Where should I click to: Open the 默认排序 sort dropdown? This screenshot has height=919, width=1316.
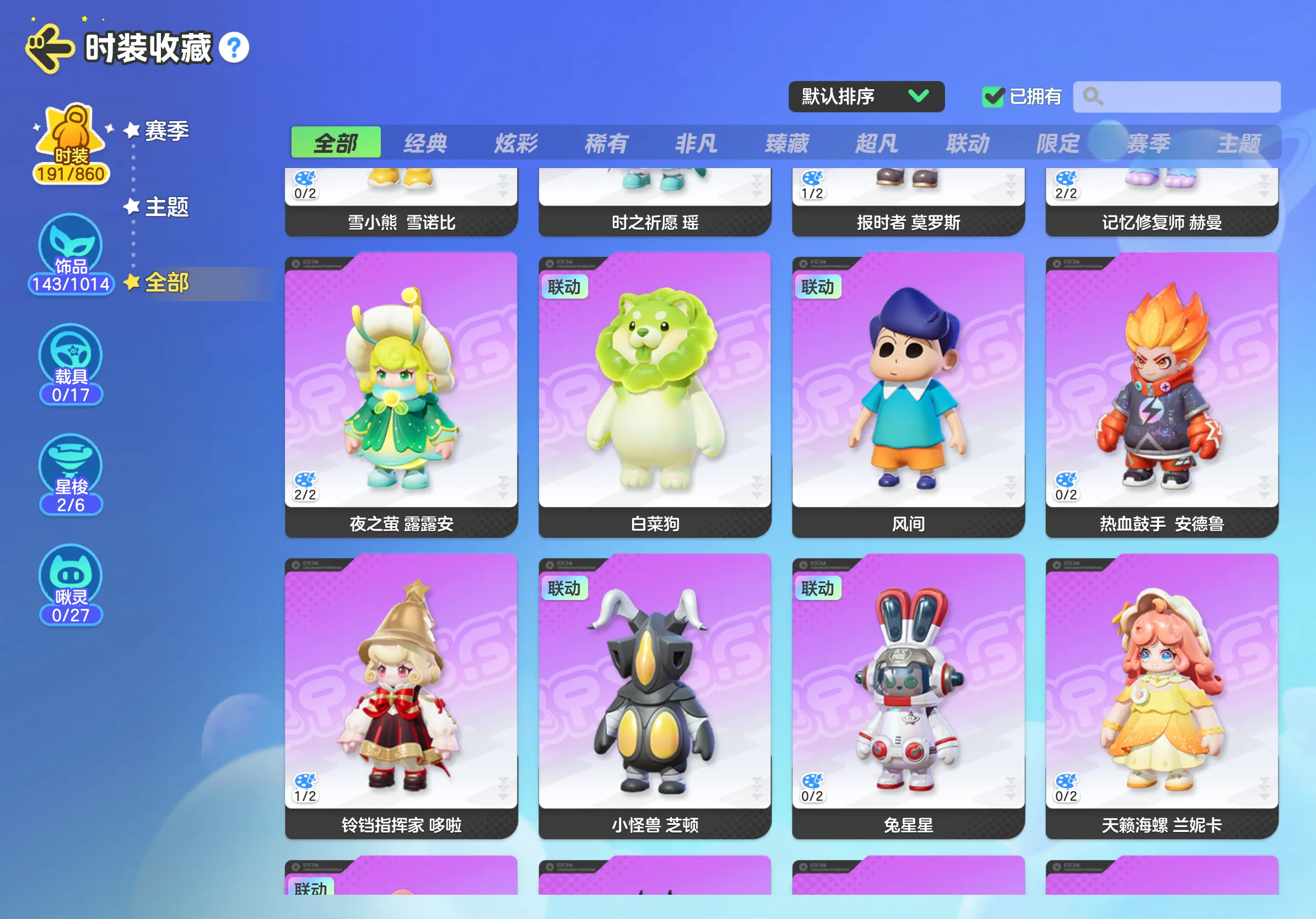click(866, 96)
